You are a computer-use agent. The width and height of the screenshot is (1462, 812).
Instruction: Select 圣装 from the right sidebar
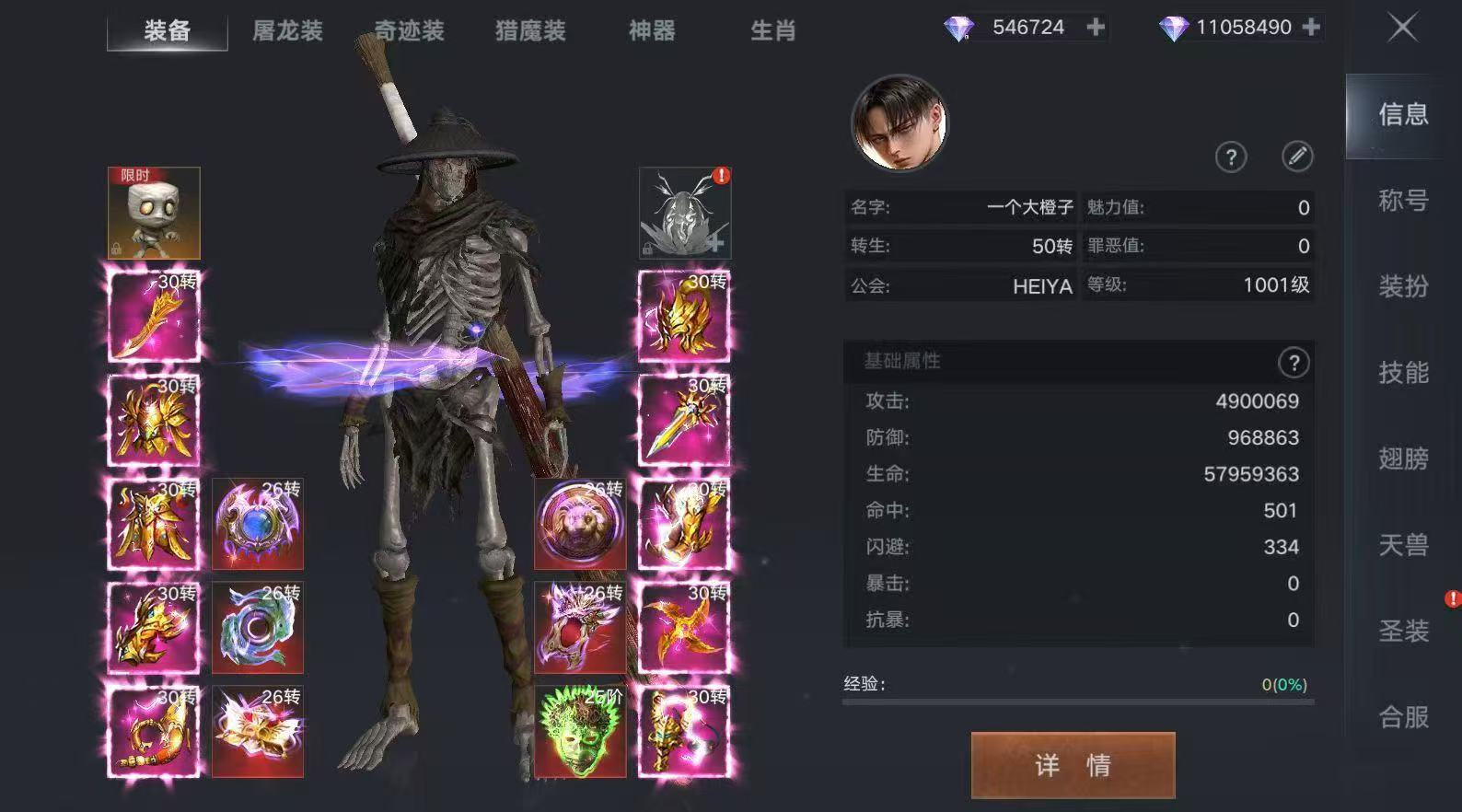(x=1402, y=630)
